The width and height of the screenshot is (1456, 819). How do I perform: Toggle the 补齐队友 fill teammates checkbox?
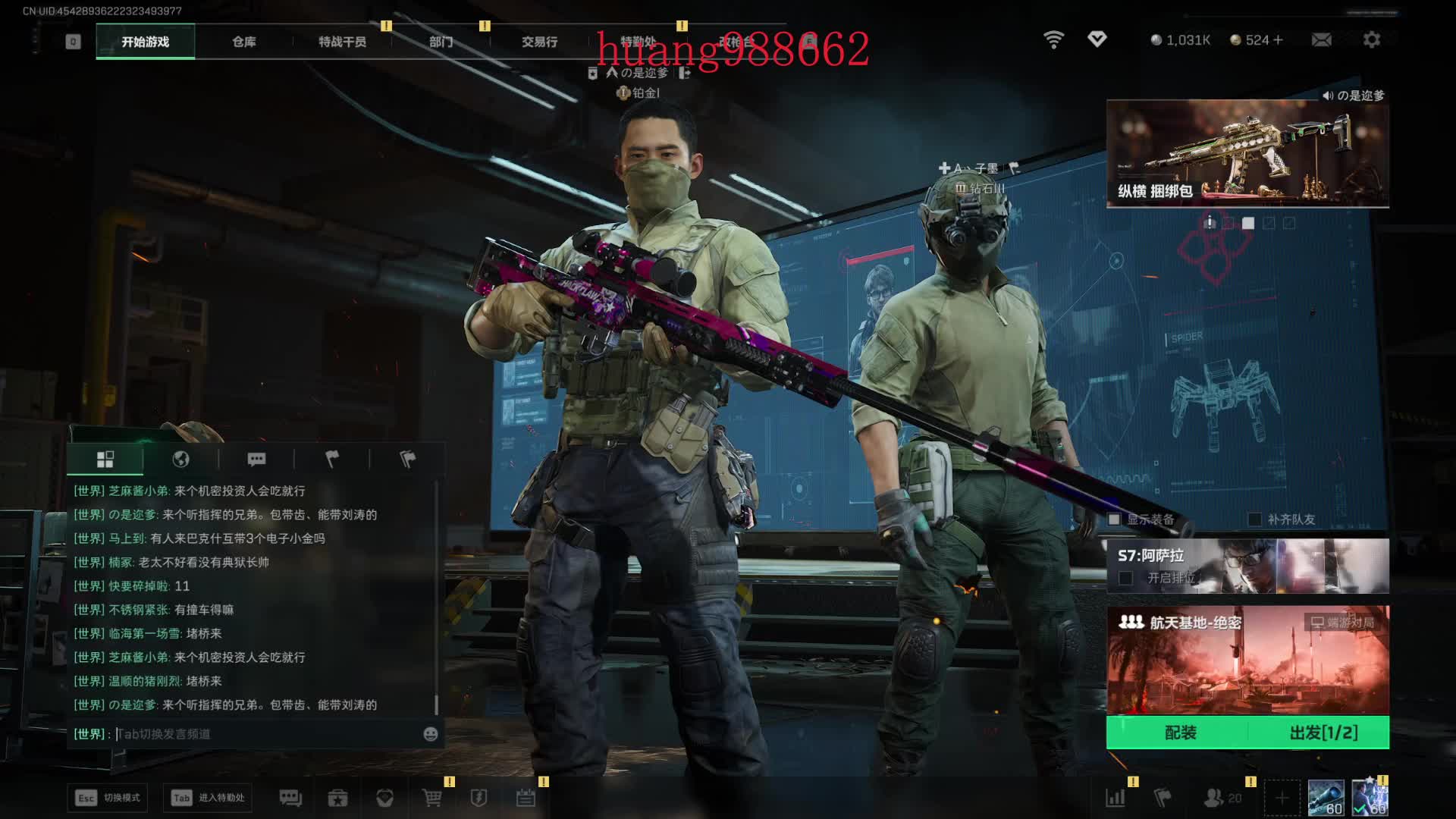(1255, 519)
